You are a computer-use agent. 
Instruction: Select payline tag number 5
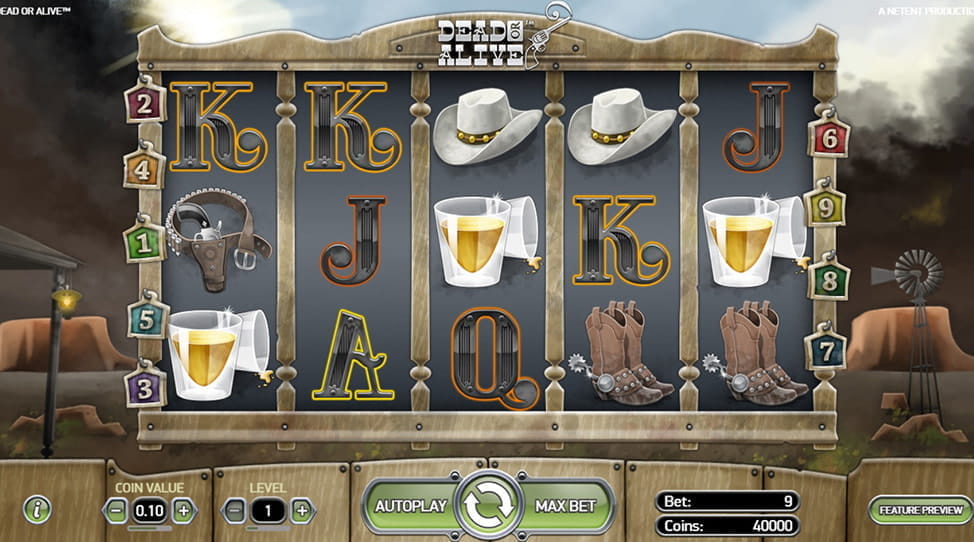pyautogui.click(x=148, y=320)
